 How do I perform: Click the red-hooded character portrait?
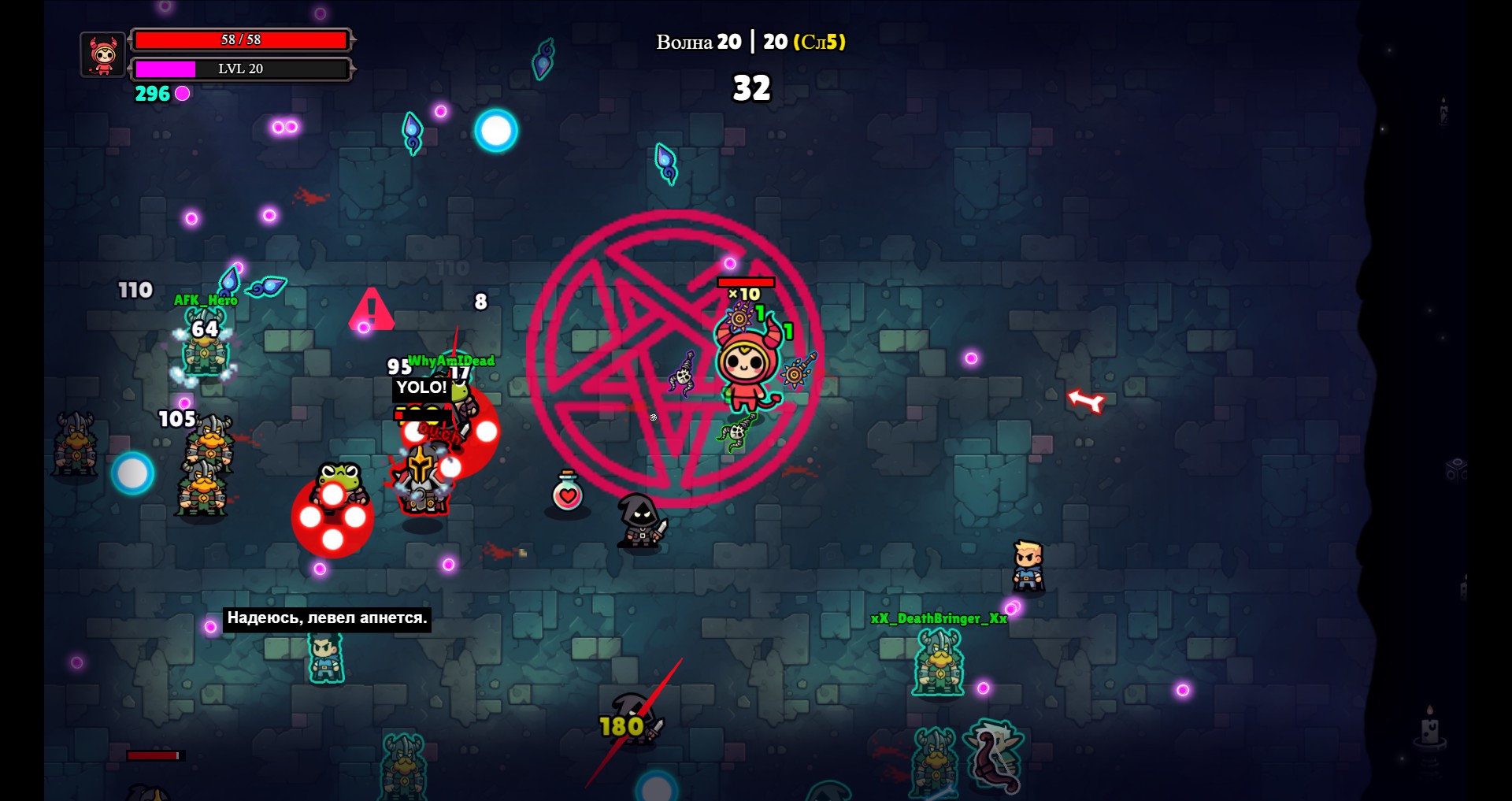(x=103, y=55)
